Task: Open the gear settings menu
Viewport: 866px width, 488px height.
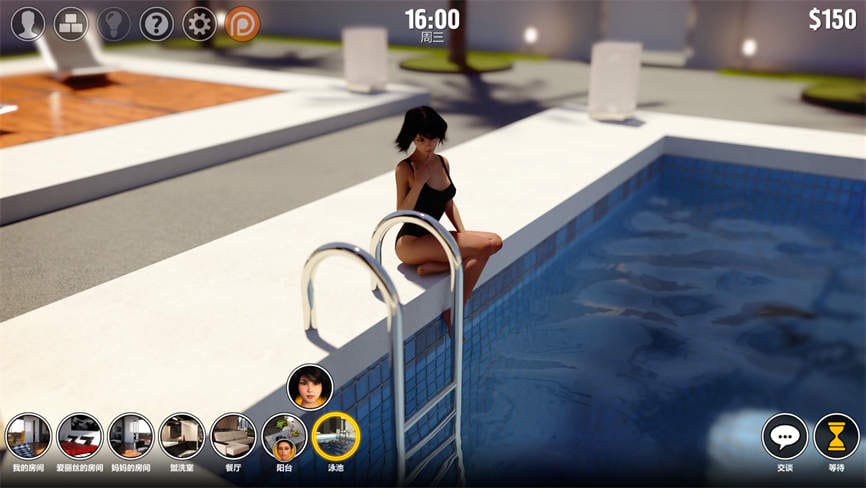Action: point(200,23)
